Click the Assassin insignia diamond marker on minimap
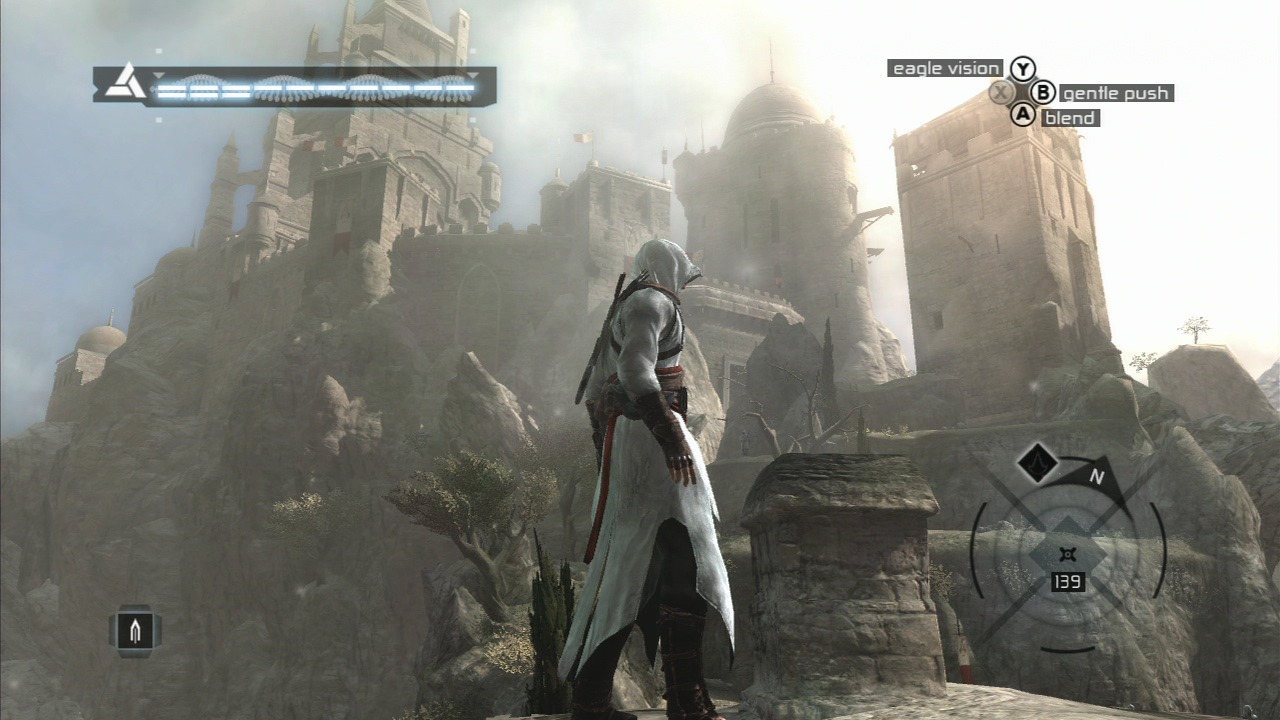 [x=1037, y=462]
